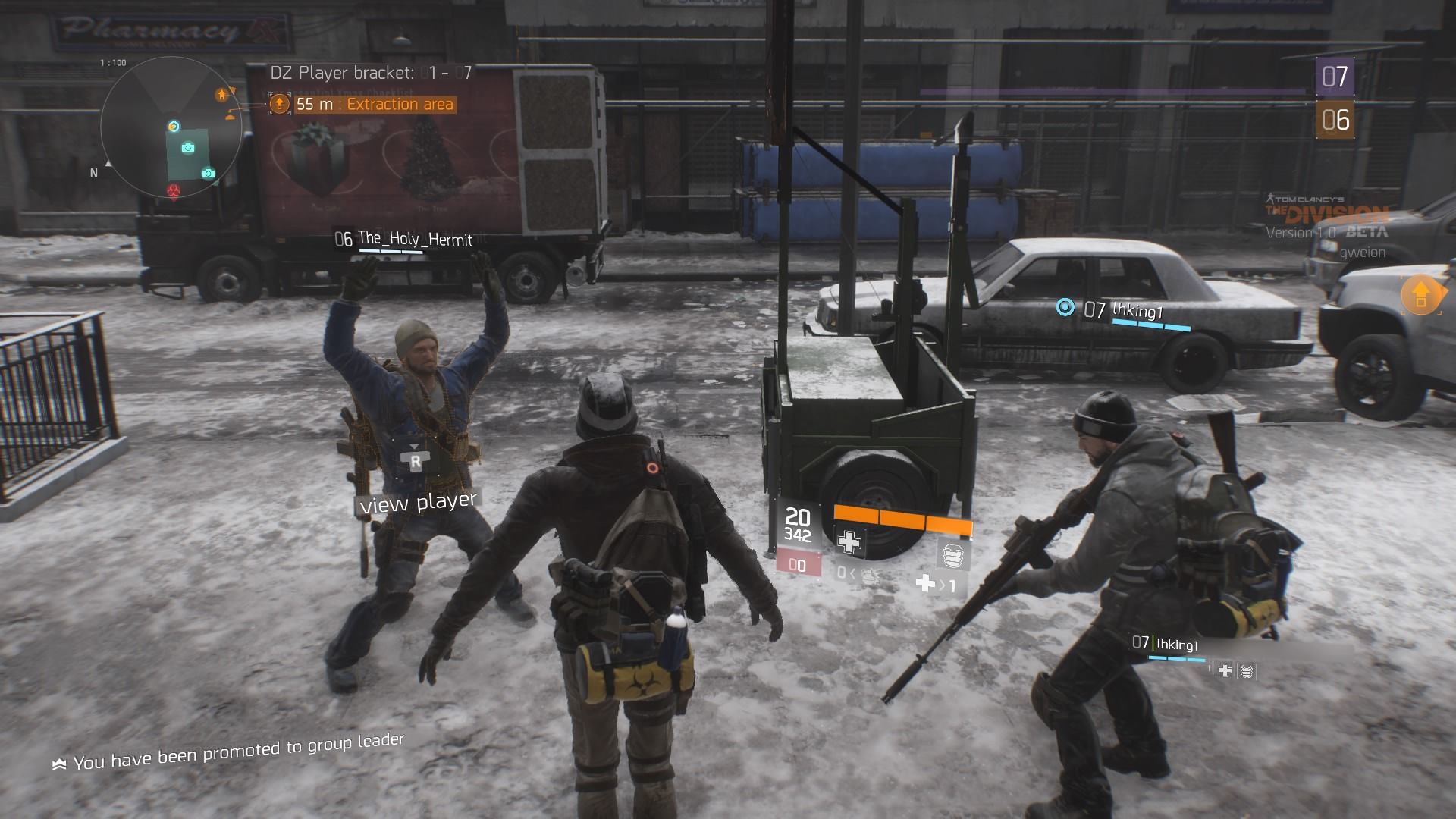This screenshot has width=1456, height=819.
Task: Click the orange extraction waypoint arrow at screen edge
Action: pyautogui.click(x=1420, y=294)
